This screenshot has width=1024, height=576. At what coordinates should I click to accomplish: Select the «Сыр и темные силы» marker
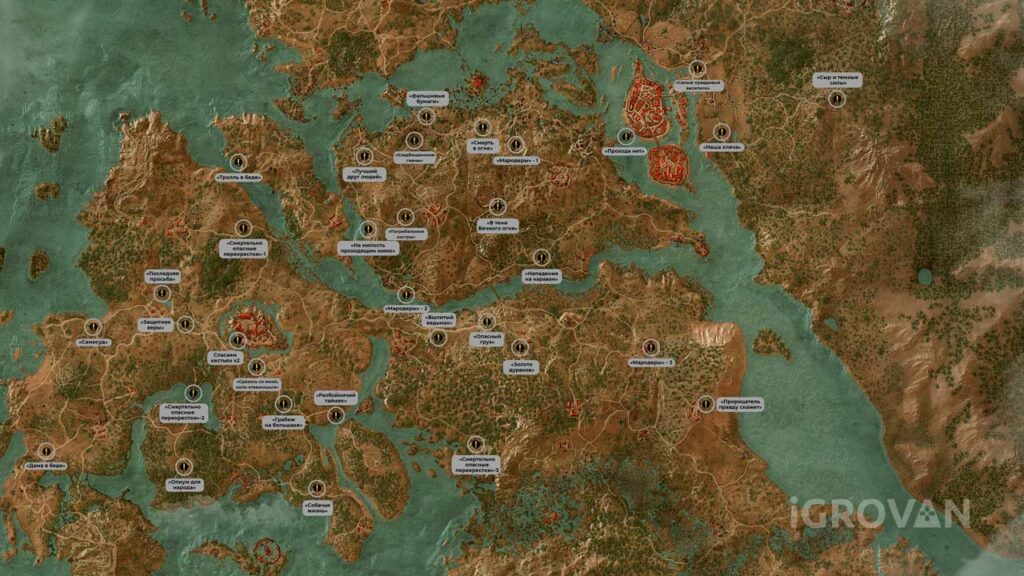838,98
